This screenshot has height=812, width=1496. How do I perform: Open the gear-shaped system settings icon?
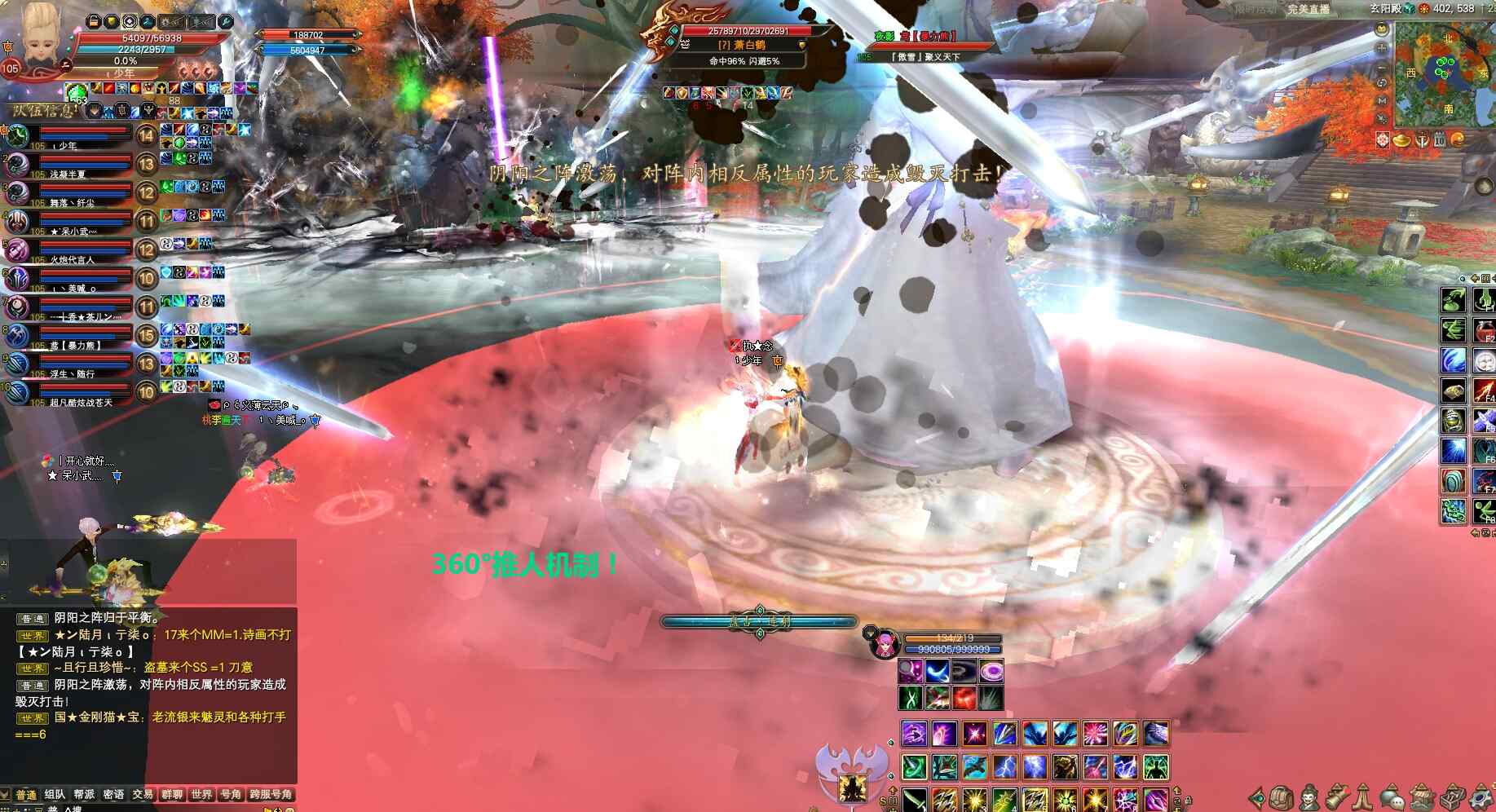1481,797
